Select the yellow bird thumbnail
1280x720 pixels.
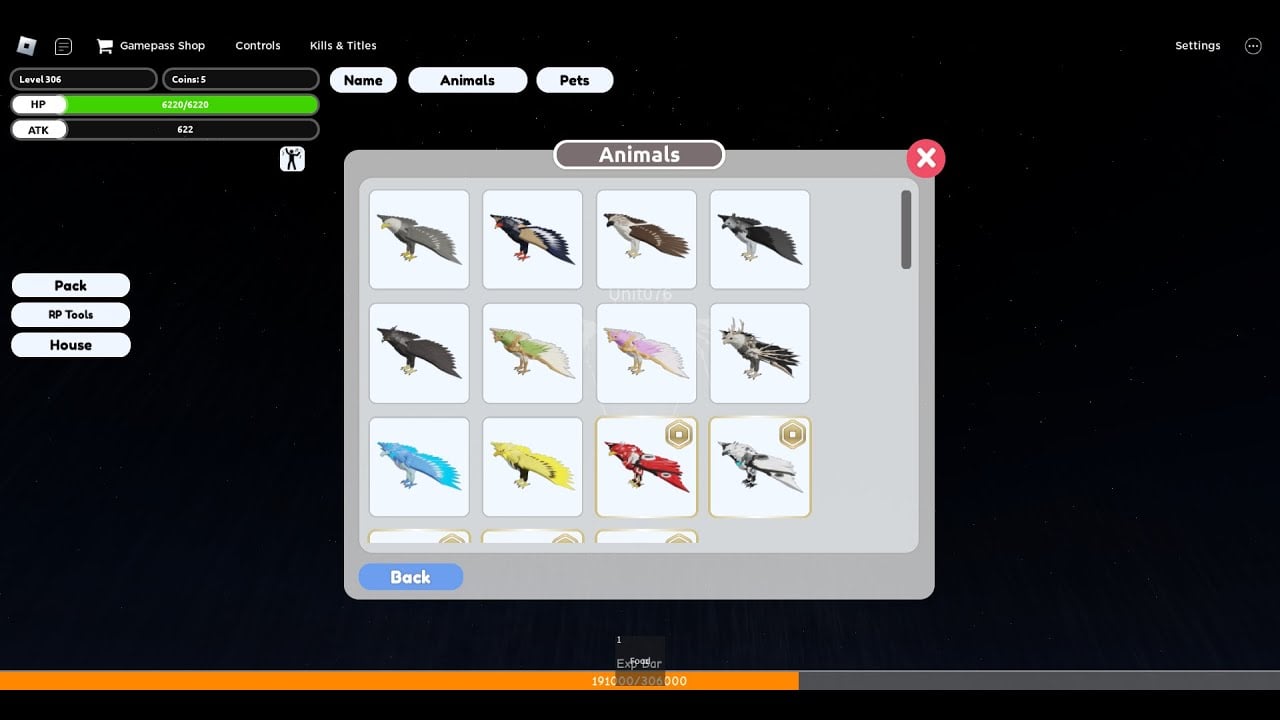[x=532, y=466]
